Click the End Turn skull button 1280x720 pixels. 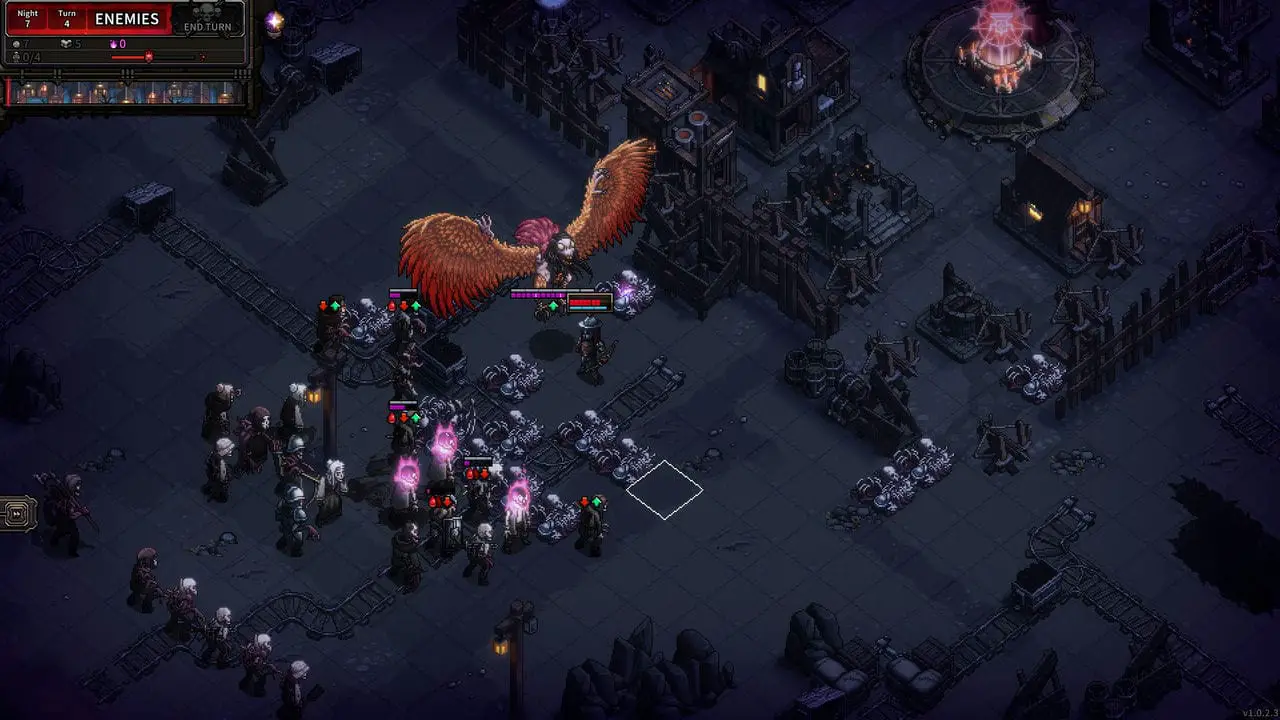[207, 20]
